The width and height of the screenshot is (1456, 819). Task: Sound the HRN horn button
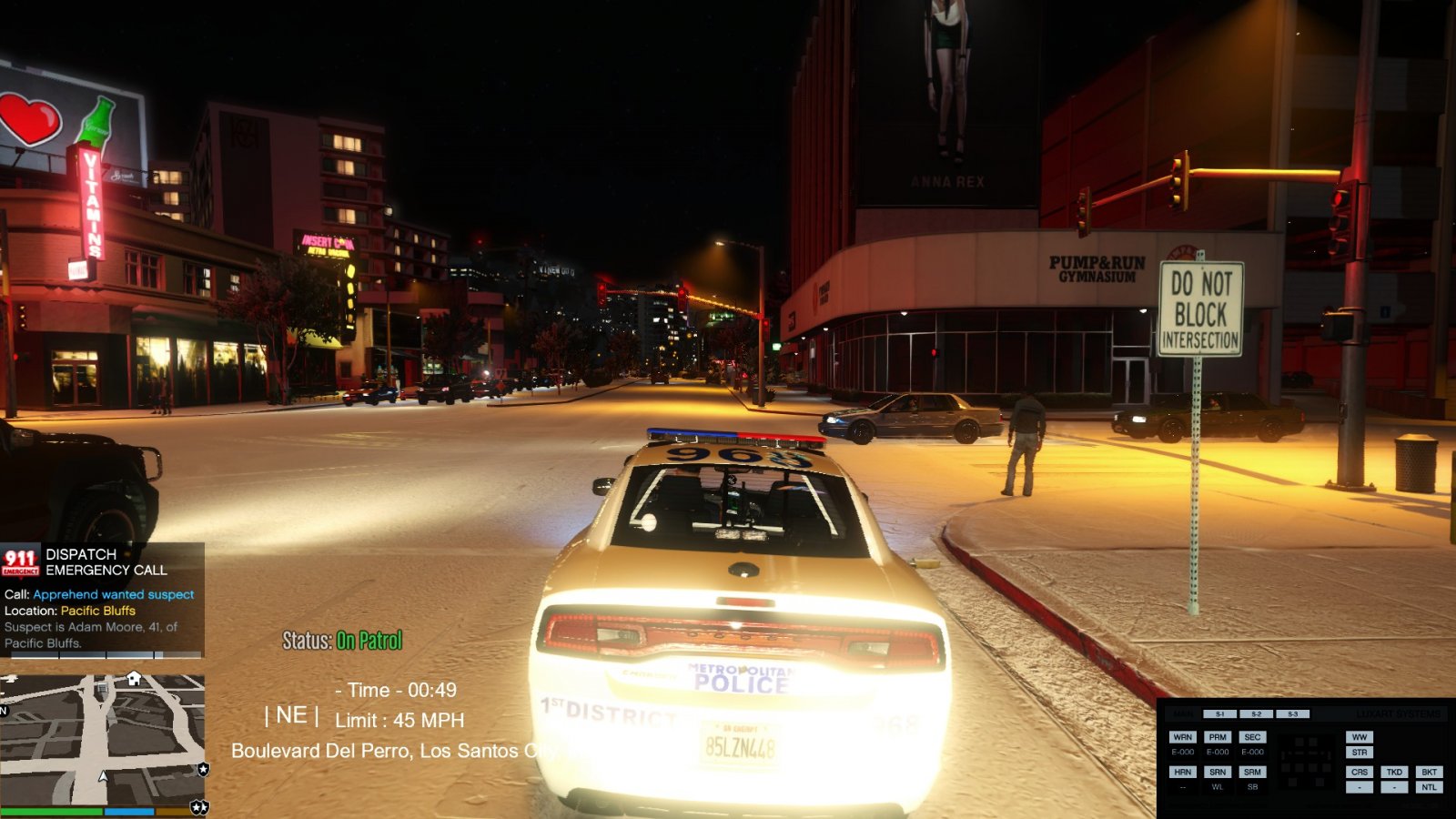tap(1182, 772)
